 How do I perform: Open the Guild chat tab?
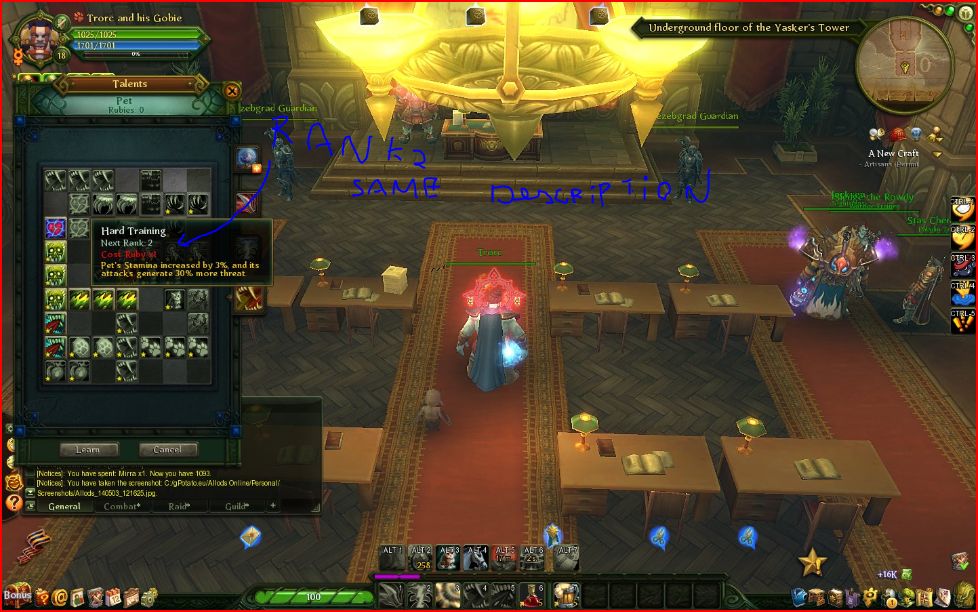pyautogui.click(x=237, y=507)
